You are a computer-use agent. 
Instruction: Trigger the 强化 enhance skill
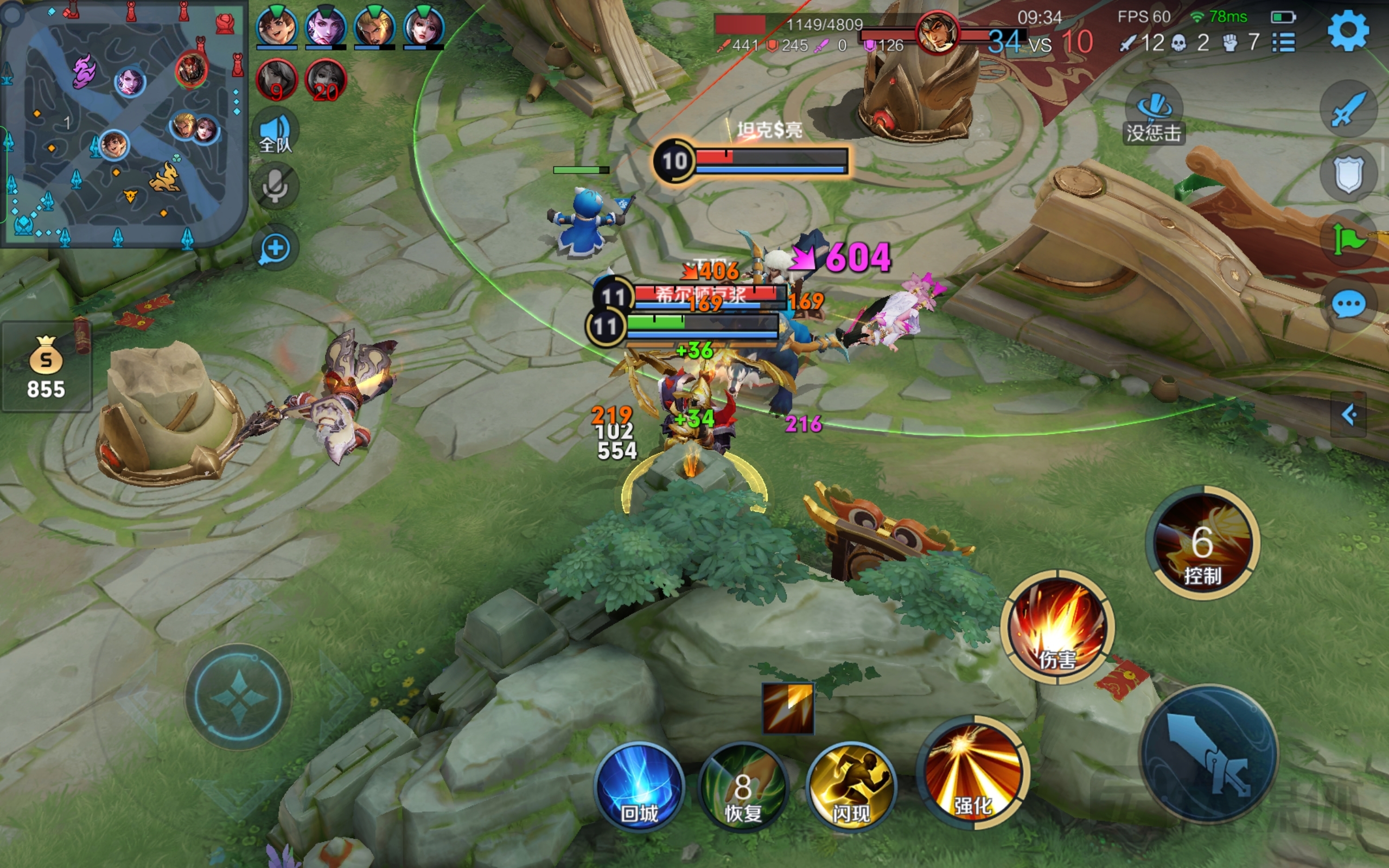[x=973, y=772]
